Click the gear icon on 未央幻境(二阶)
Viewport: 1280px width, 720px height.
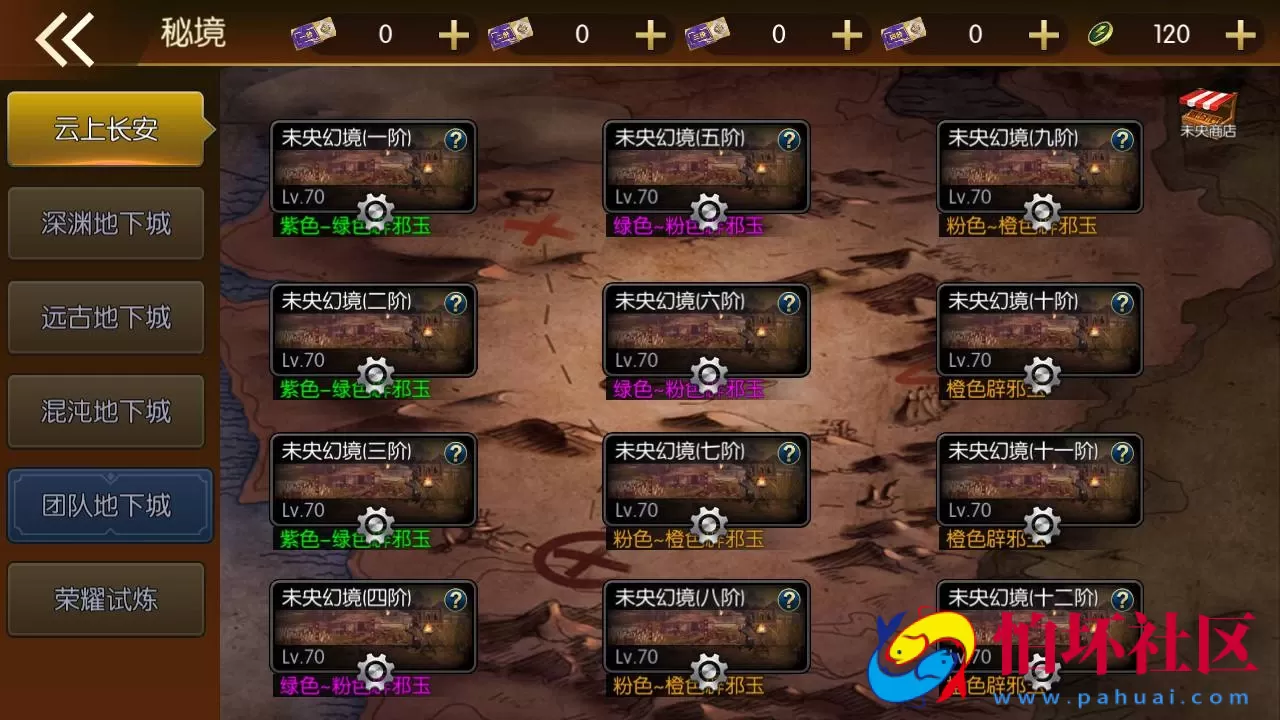coord(376,374)
